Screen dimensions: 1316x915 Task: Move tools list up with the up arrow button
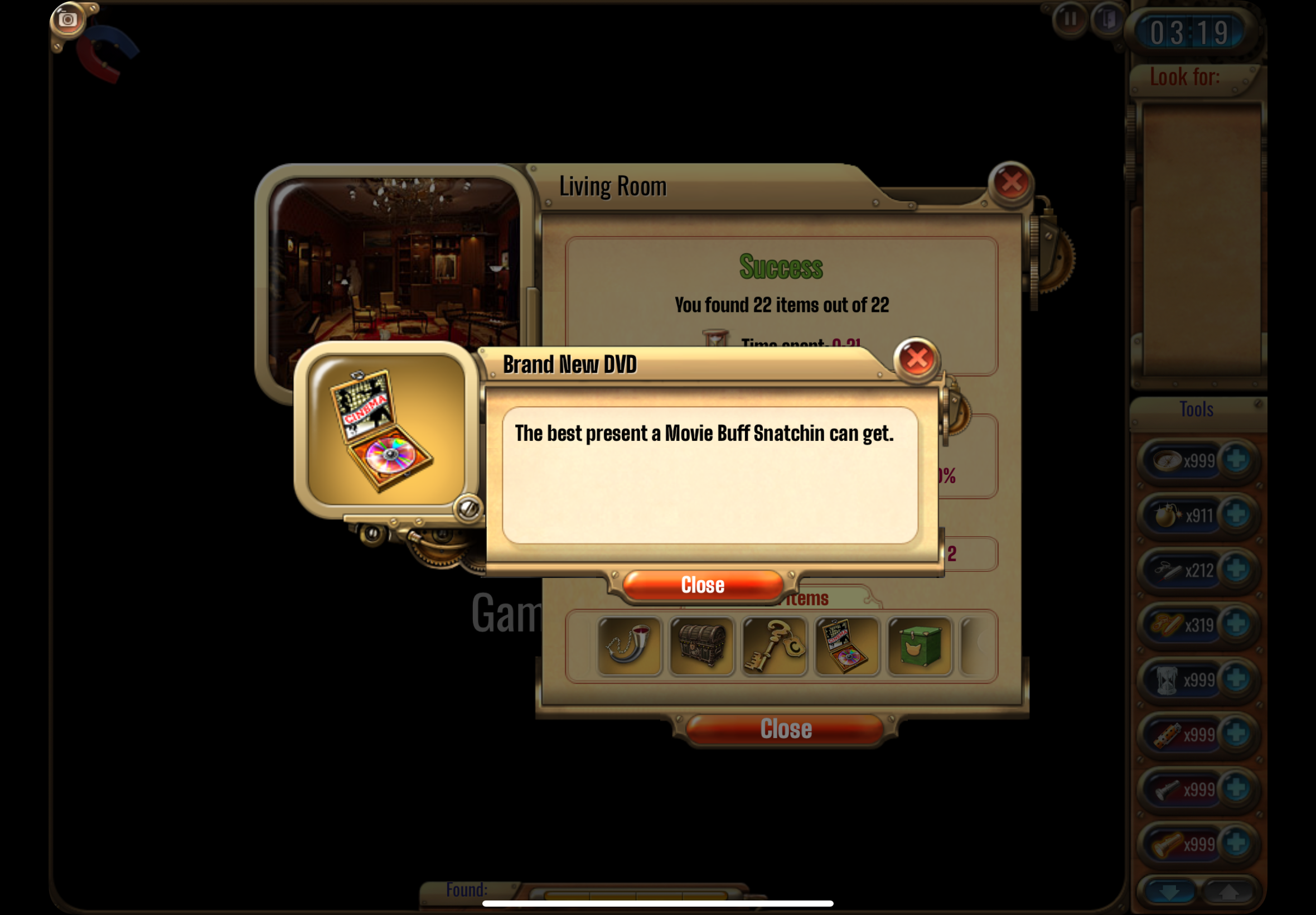(x=1227, y=892)
